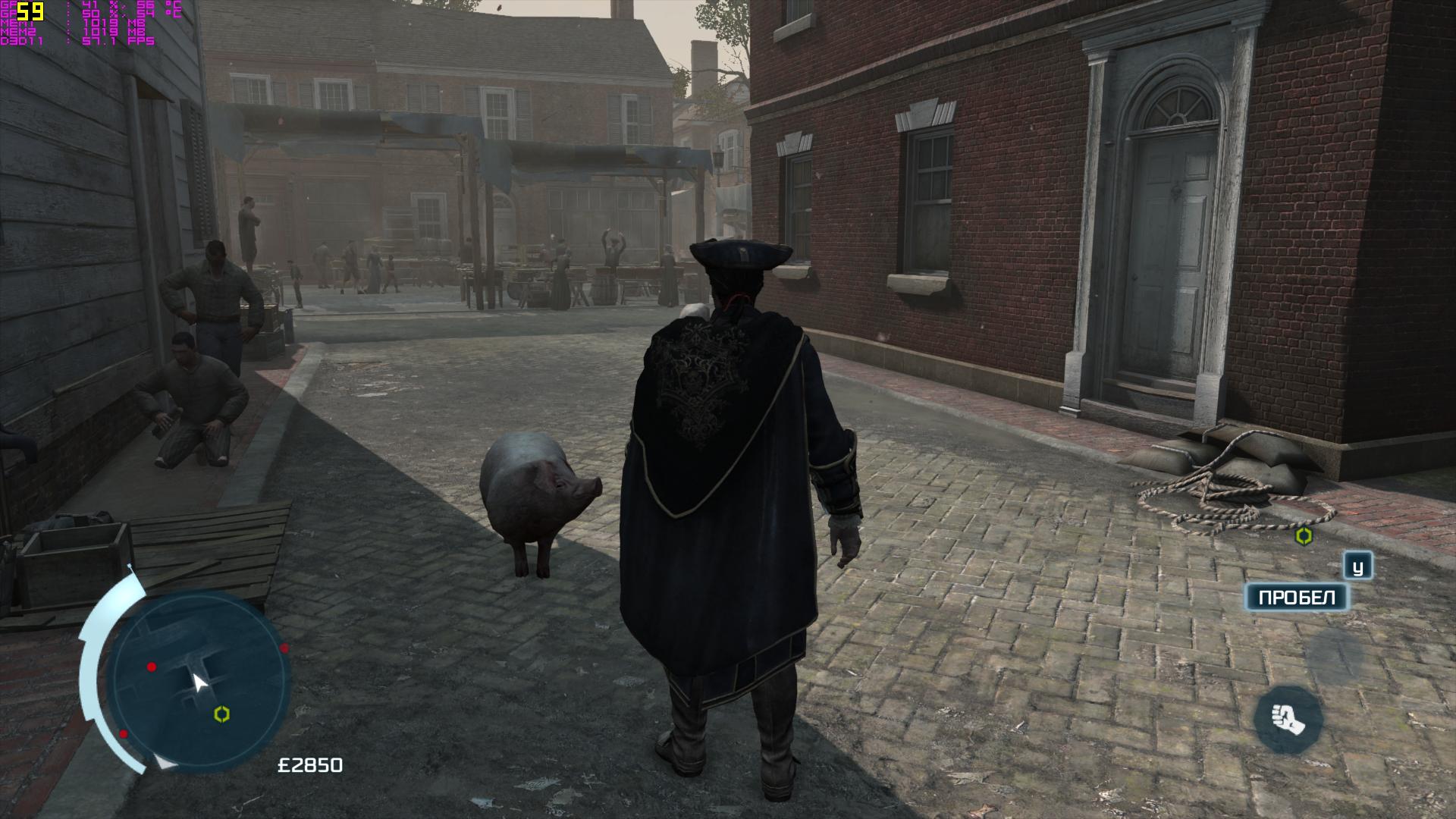The width and height of the screenshot is (1456, 819).
Task: Select the fist weapon icon
Action: tap(1288, 719)
